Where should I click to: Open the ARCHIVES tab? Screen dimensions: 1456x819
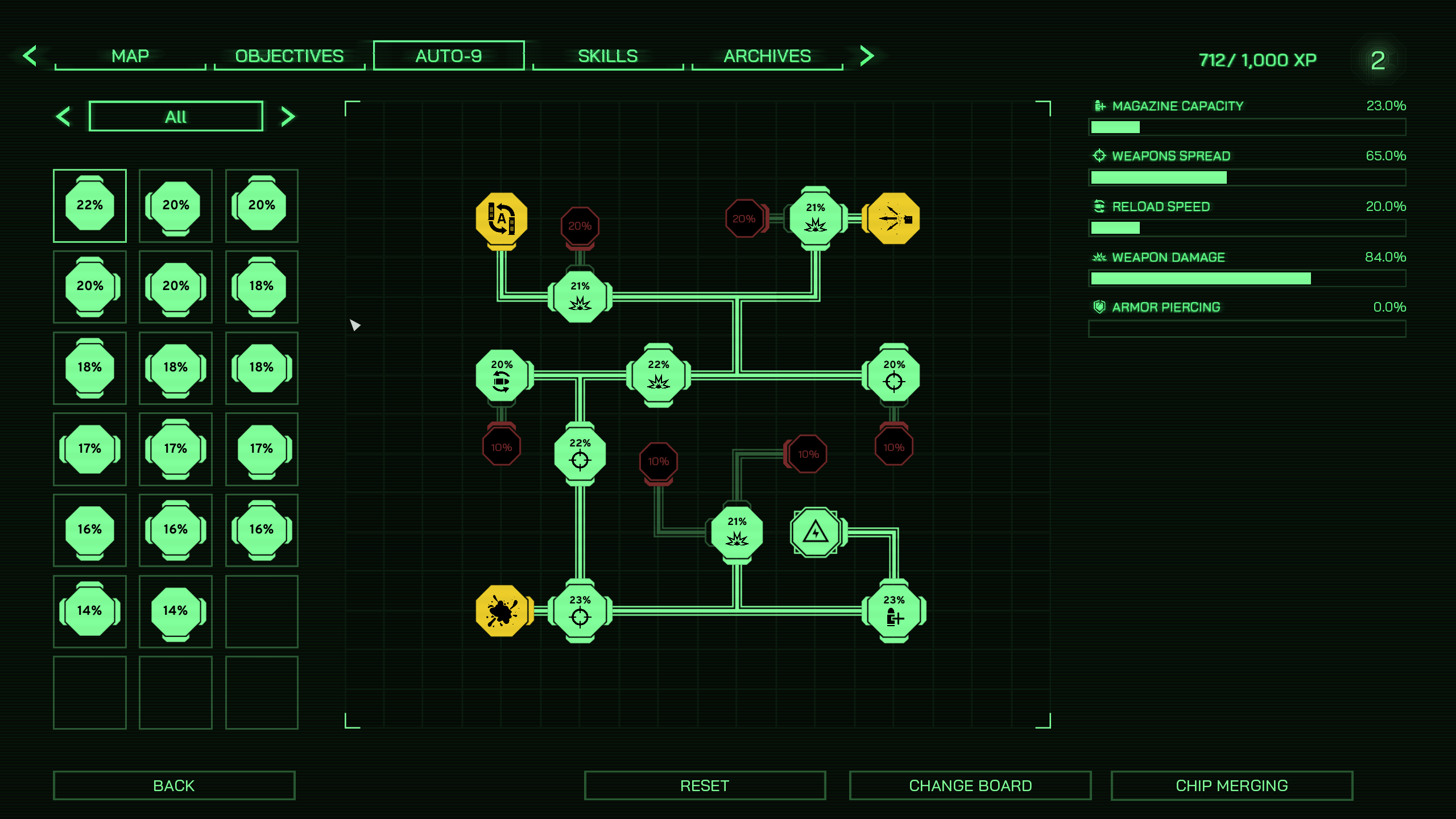(767, 56)
